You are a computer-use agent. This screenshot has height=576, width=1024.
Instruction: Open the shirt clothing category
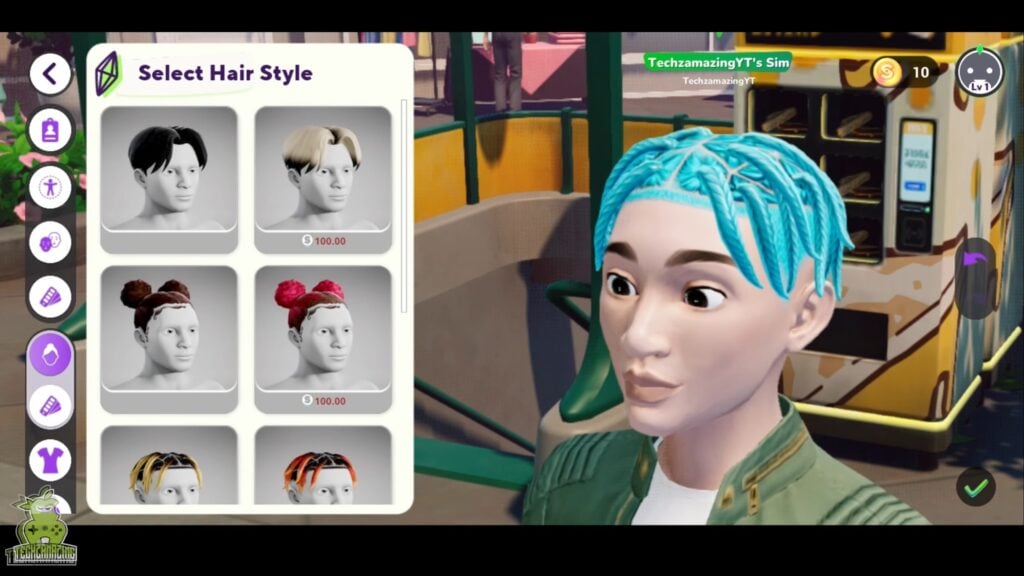point(49,460)
